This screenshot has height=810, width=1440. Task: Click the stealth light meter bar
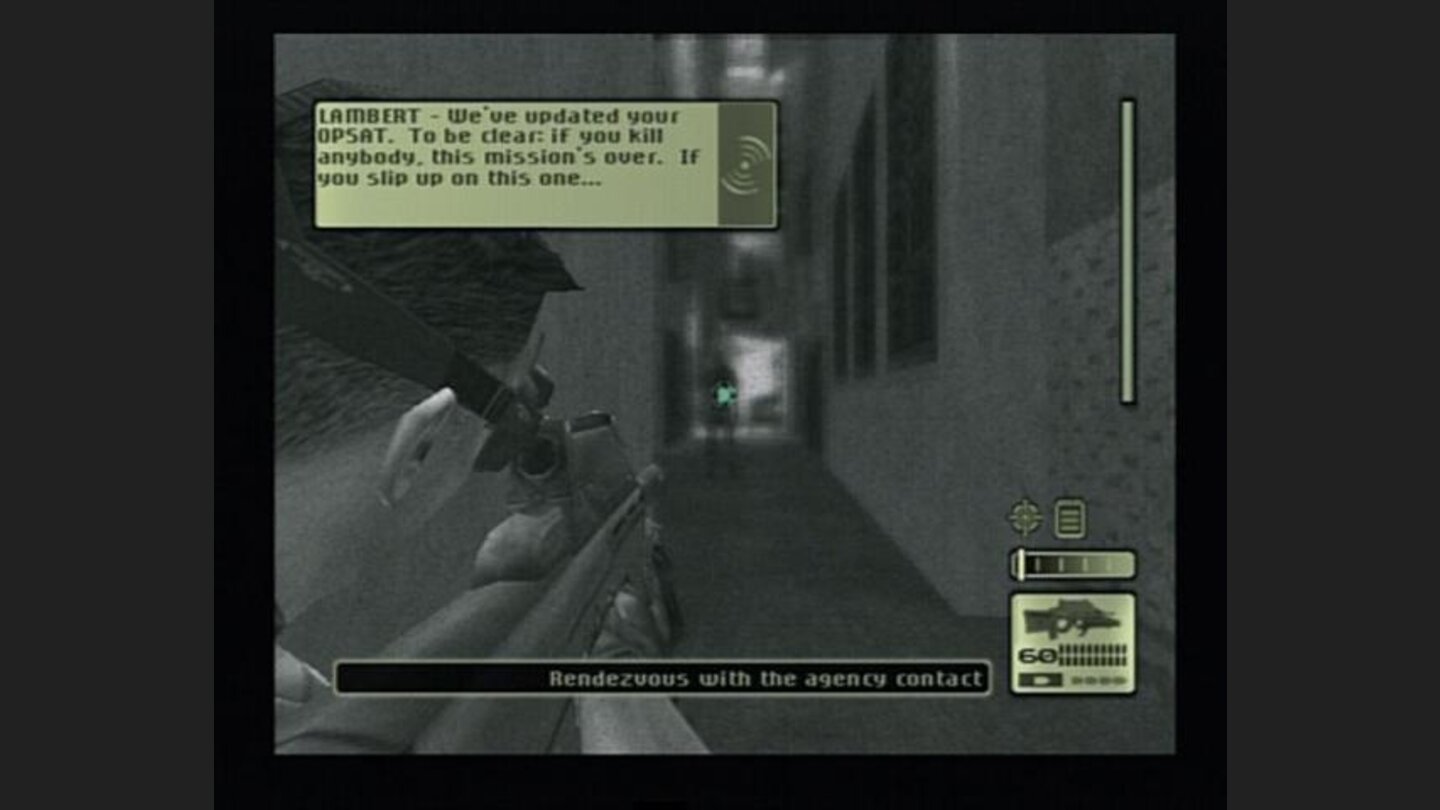[1072, 565]
